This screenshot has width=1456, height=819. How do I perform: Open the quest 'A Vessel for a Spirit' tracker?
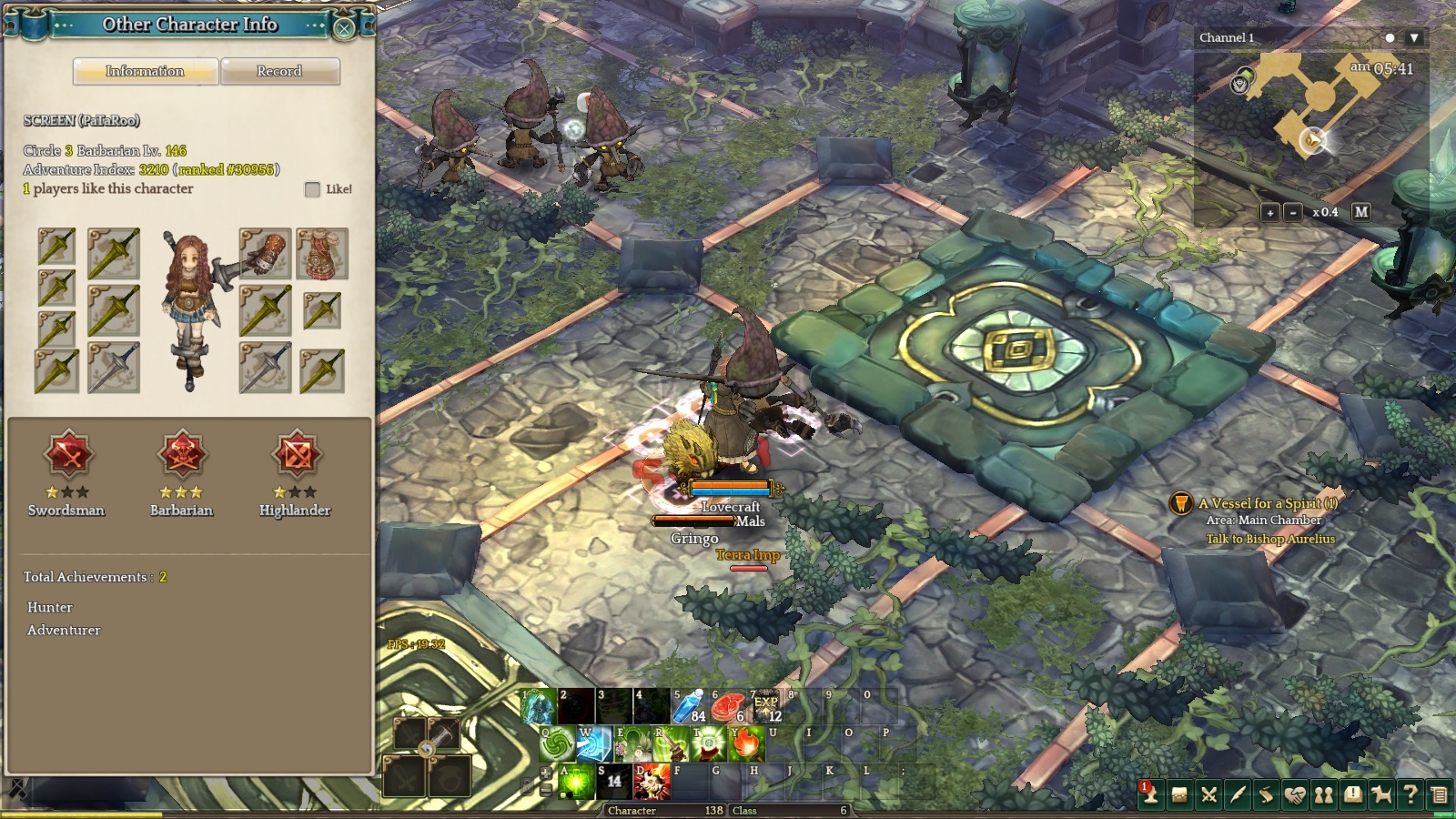1267,503
